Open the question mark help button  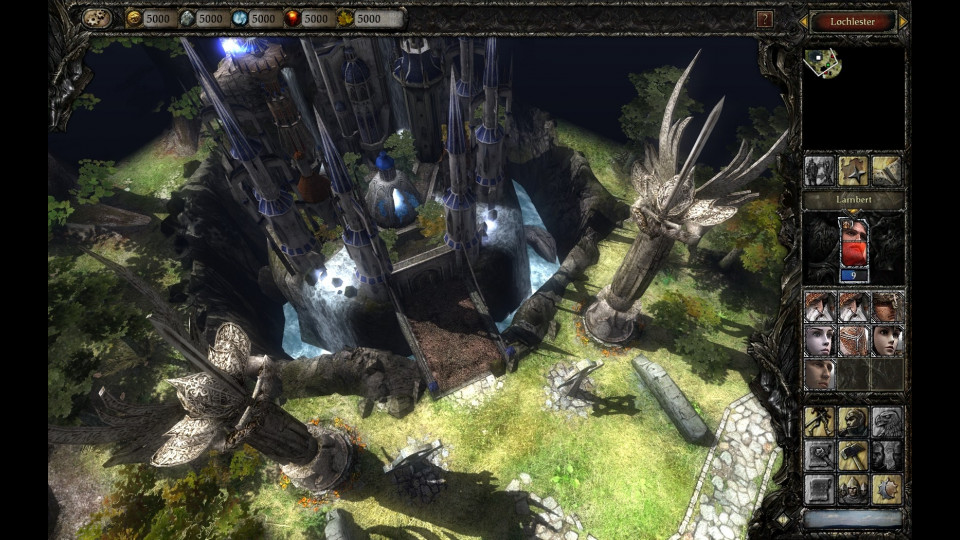coord(764,19)
